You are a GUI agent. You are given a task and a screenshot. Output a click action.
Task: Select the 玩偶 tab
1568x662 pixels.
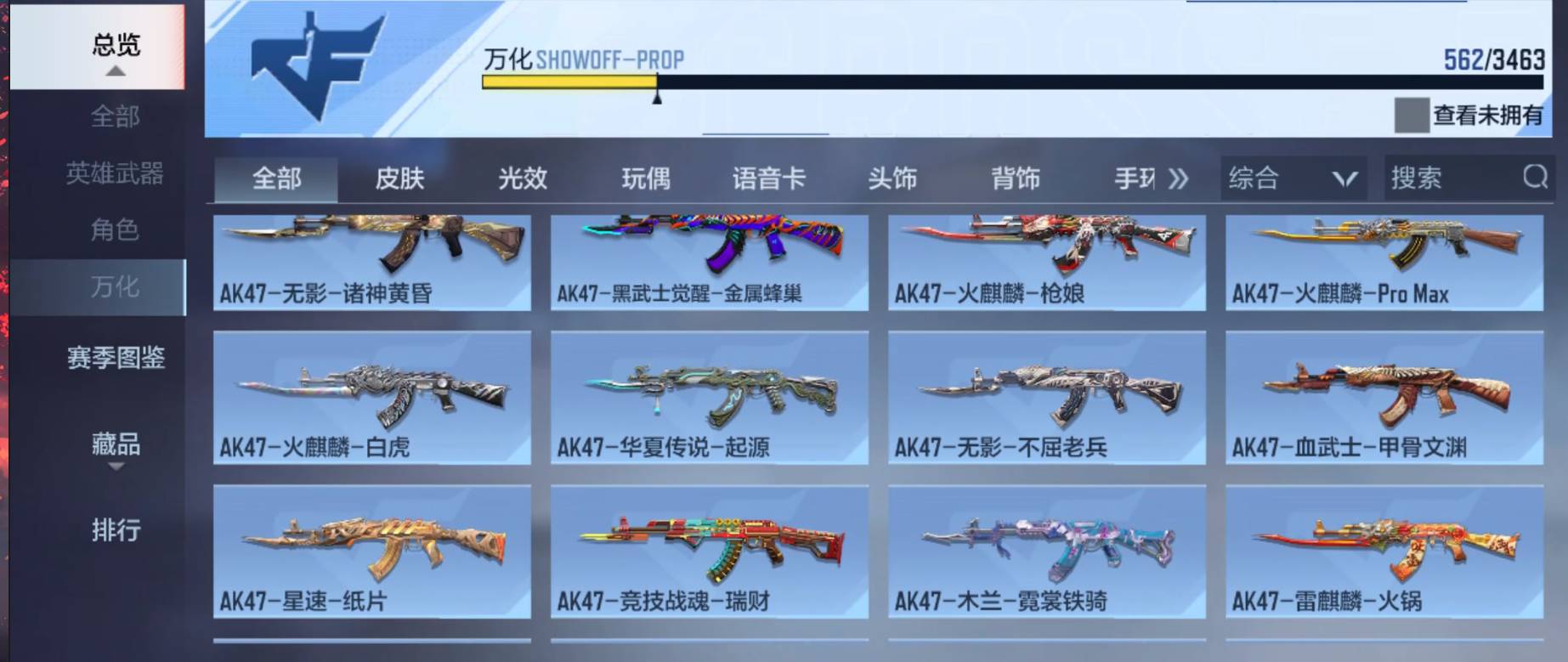(644, 178)
